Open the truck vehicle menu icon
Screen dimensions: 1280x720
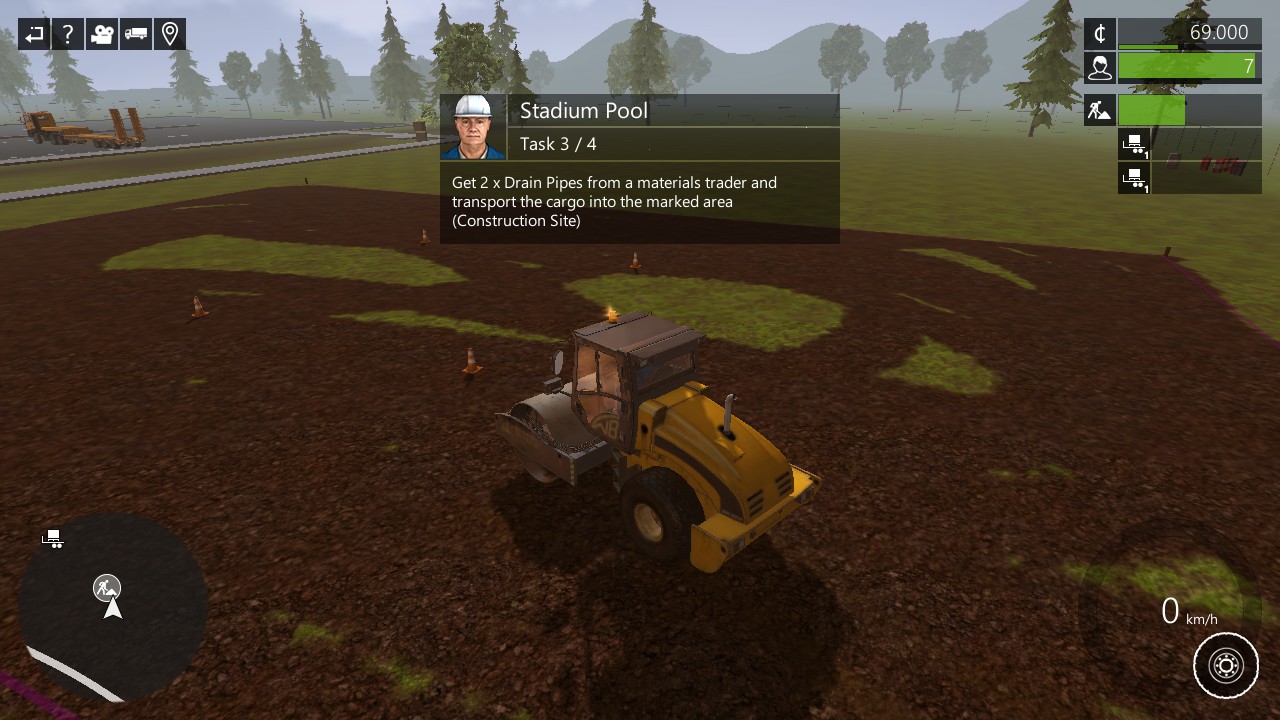(136, 34)
